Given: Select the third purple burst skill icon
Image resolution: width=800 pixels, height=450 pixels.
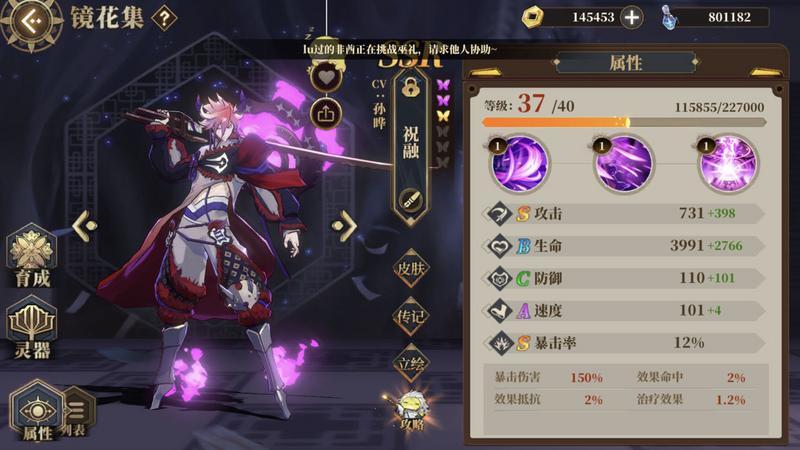Looking at the screenshot, I should (x=727, y=164).
